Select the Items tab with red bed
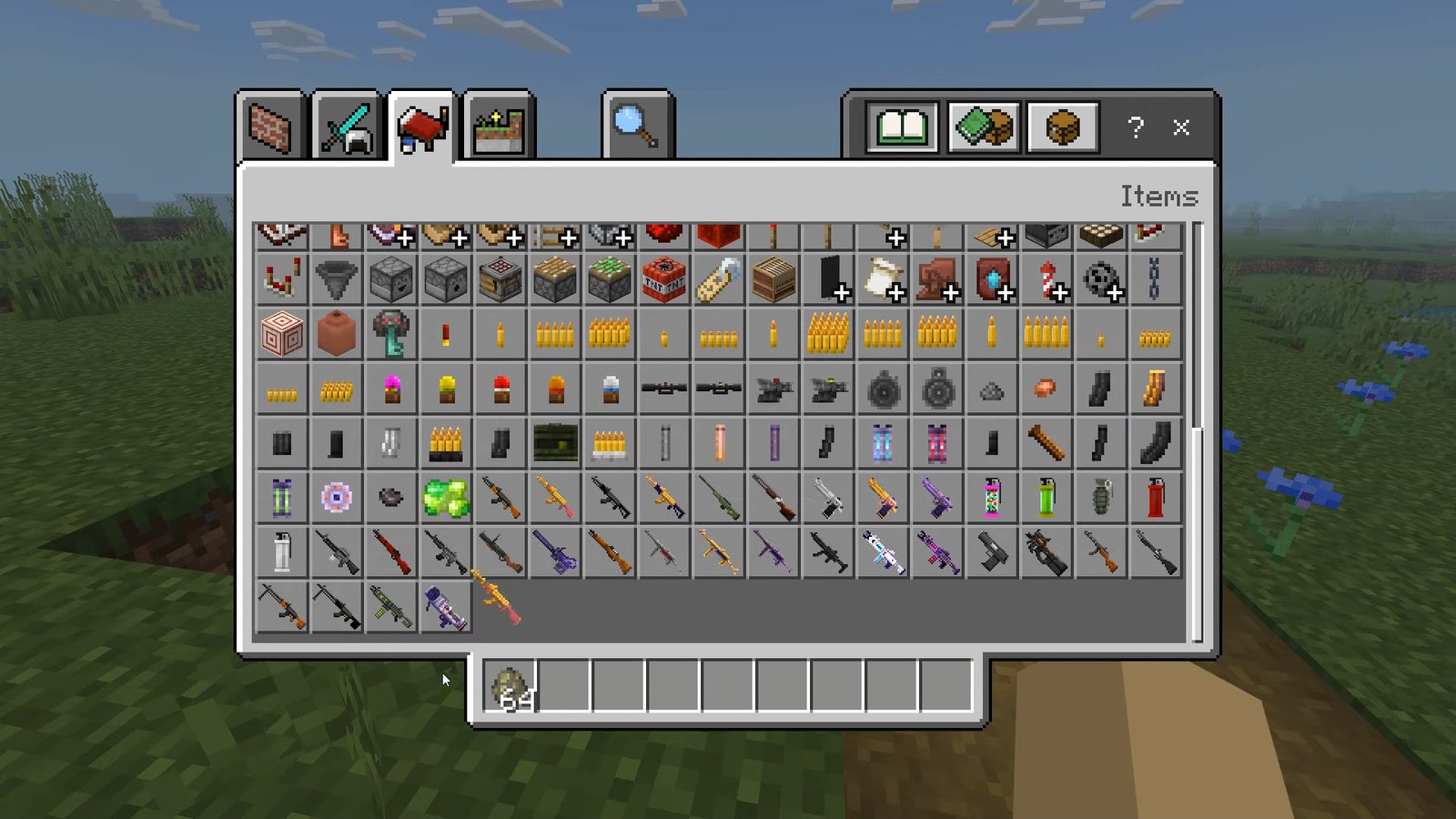 [x=421, y=126]
